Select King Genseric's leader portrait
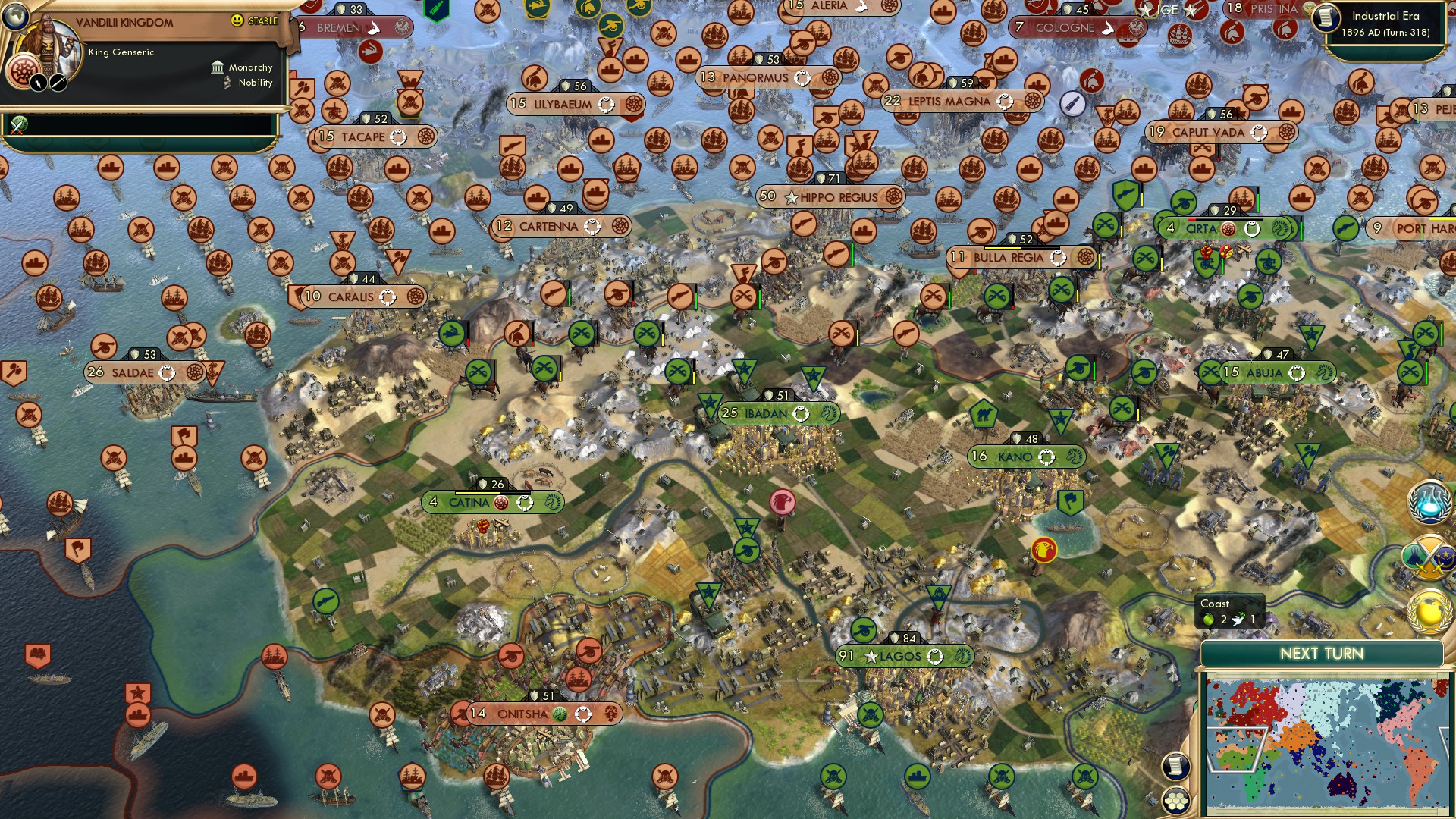 pyautogui.click(x=53, y=47)
